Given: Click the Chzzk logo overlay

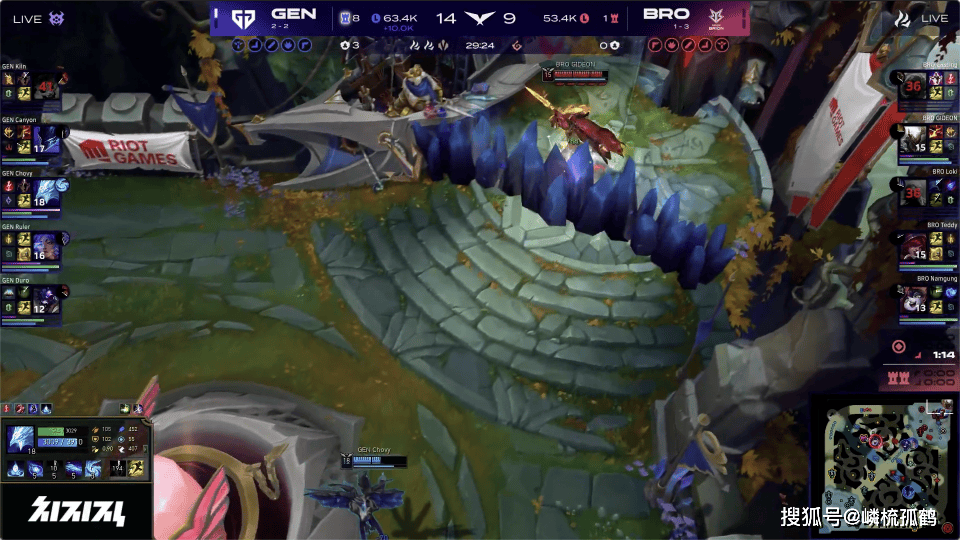Looking at the screenshot, I should coord(76,510).
